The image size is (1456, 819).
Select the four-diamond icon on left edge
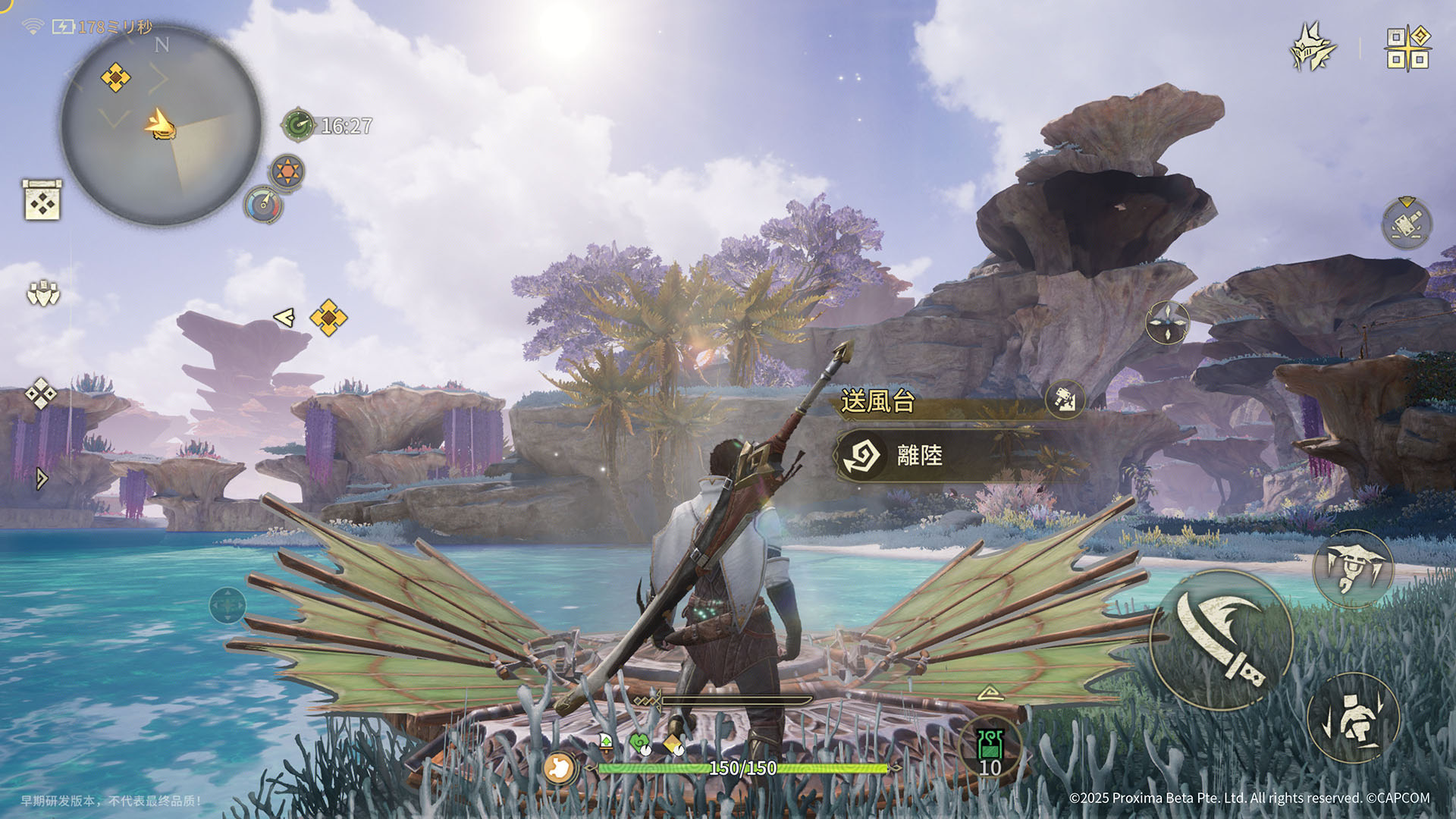[x=40, y=394]
